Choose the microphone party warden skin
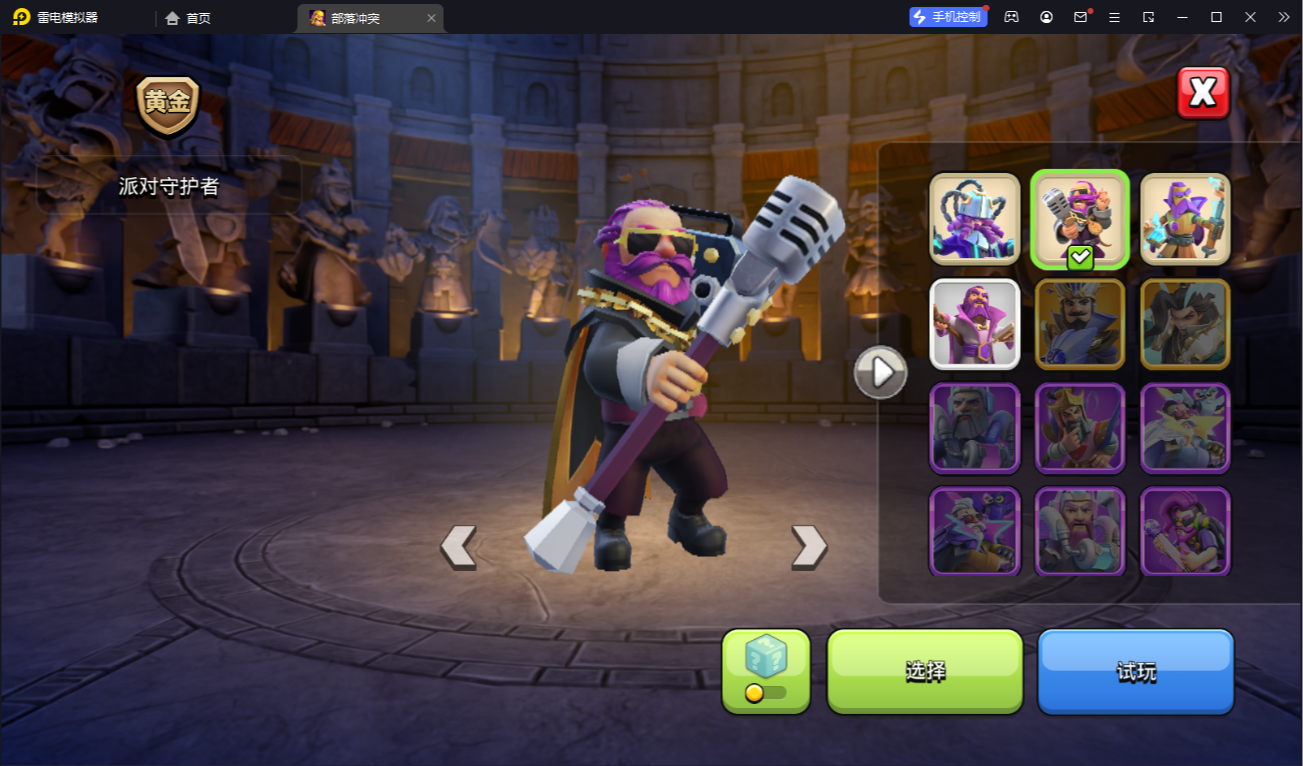Image resolution: width=1303 pixels, height=766 pixels. (x=1080, y=219)
